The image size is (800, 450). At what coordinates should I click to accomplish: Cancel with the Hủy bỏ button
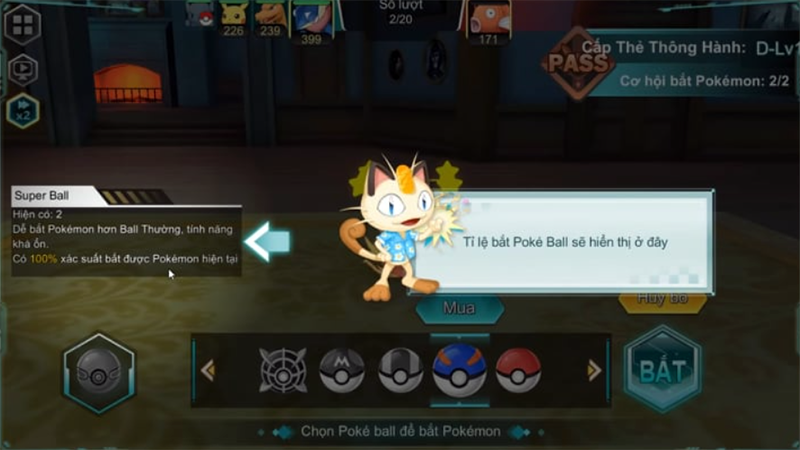(662, 299)
